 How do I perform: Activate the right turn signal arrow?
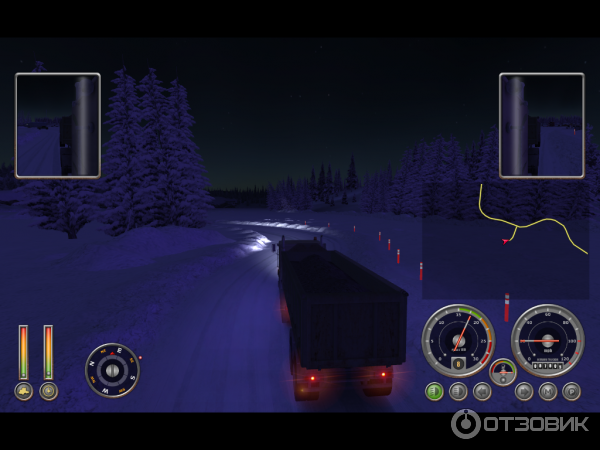click(x=524, y=391)
